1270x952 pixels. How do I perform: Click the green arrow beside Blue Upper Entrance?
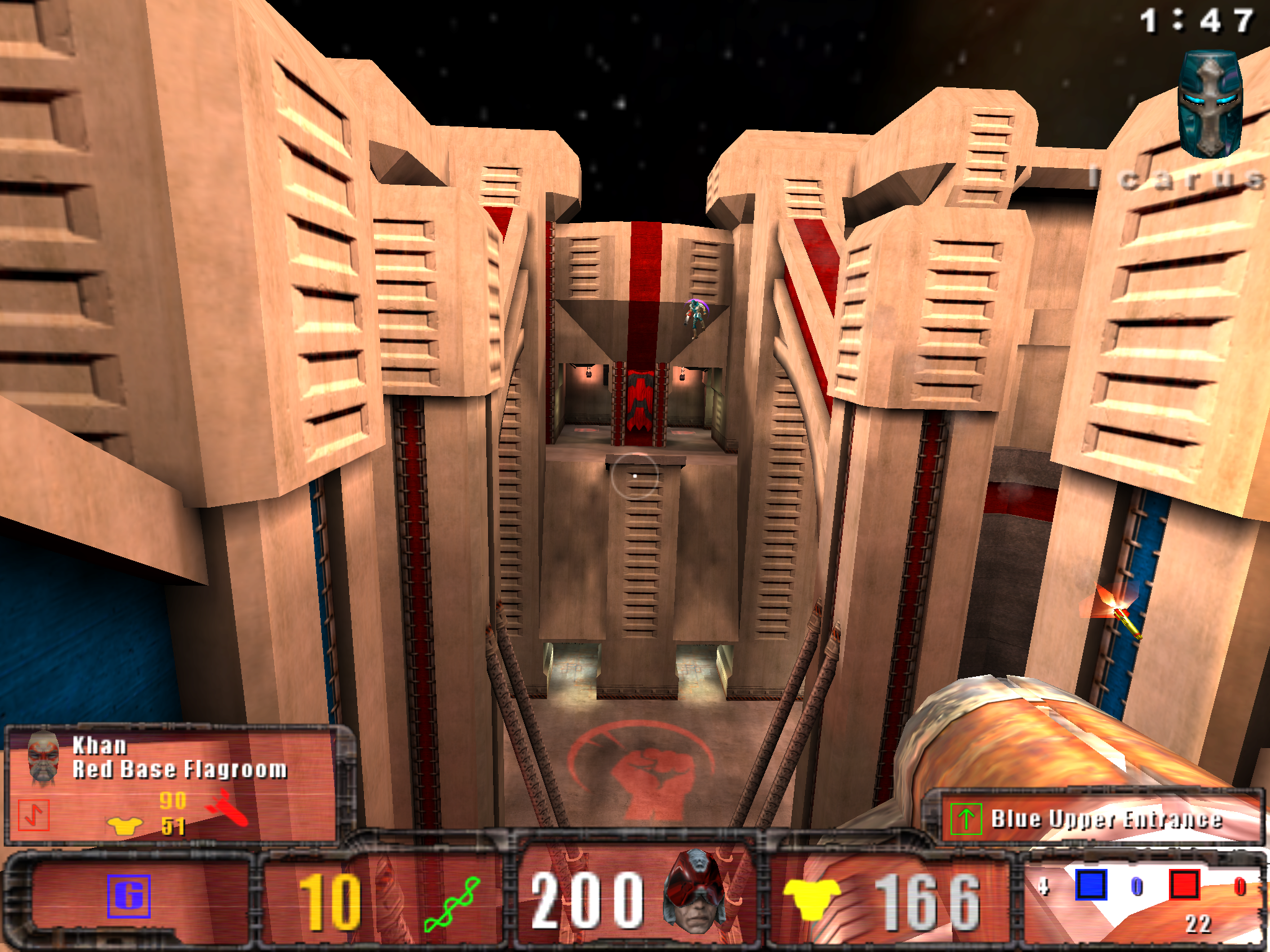pos(966,819)
